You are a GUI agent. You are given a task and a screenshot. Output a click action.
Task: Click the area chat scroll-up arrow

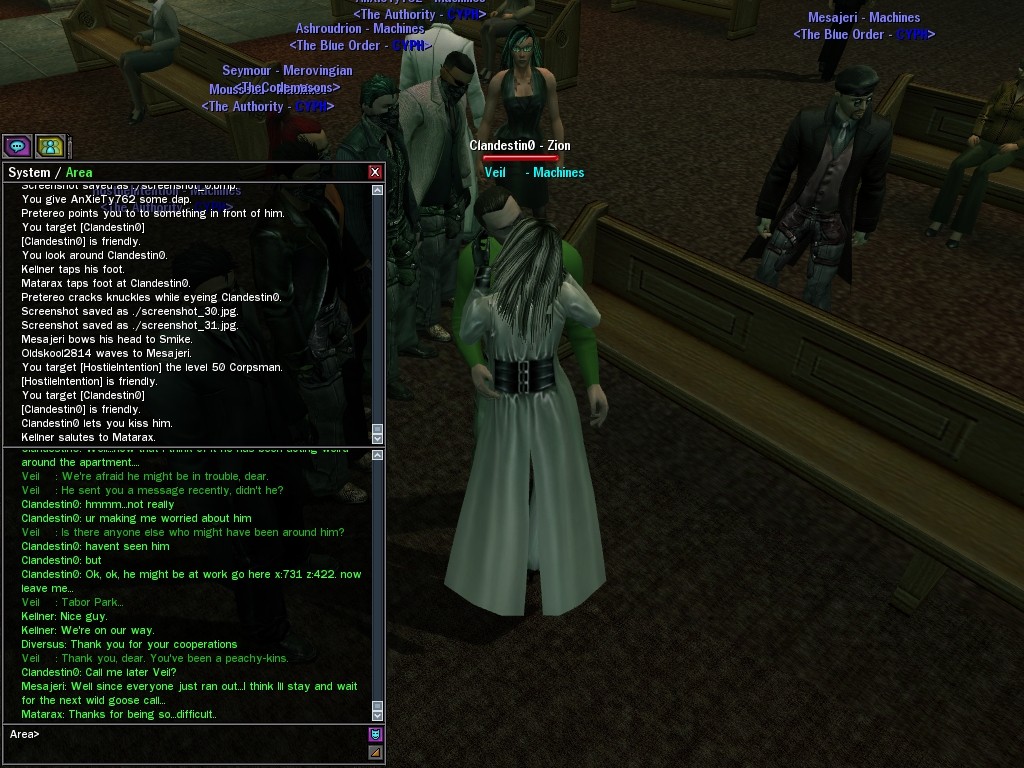tap(377, 456)
